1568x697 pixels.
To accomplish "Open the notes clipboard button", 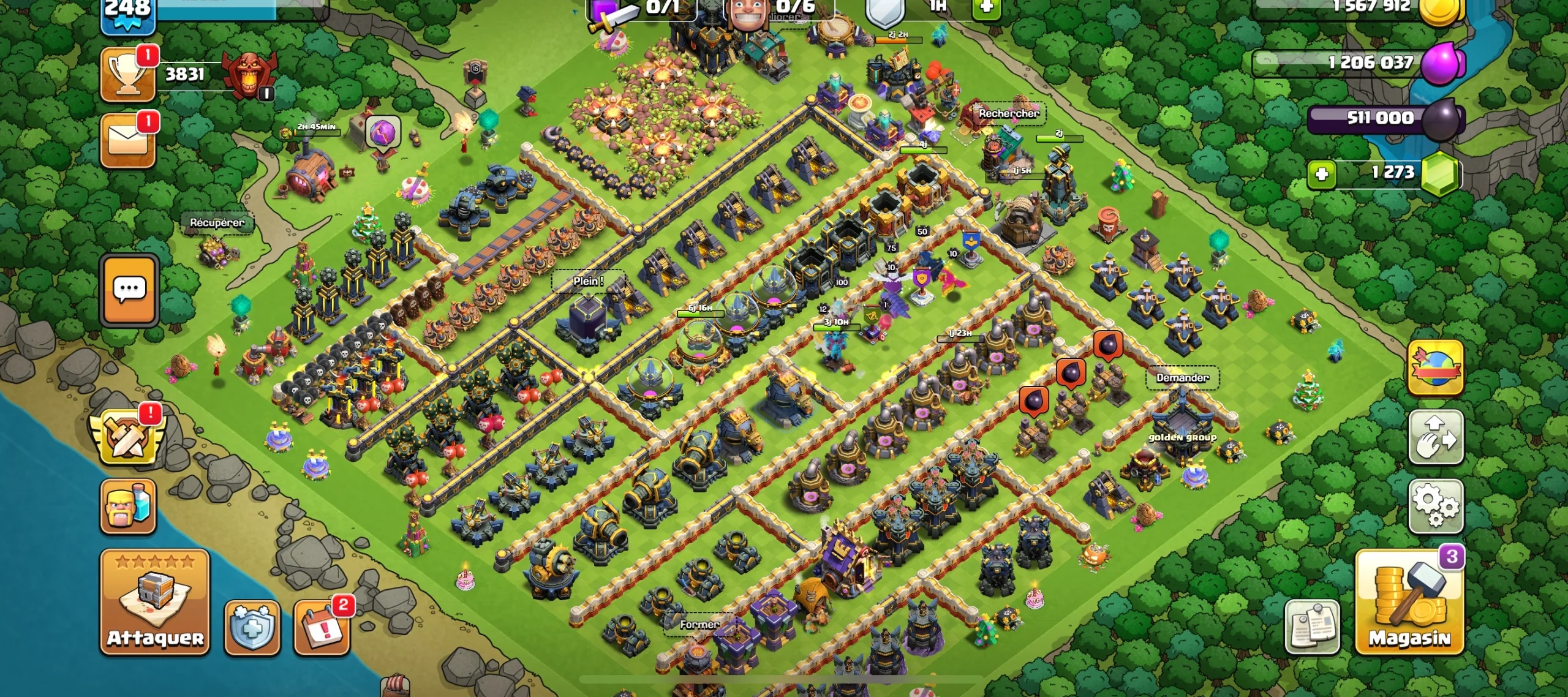I will (x=1312, y=627).
